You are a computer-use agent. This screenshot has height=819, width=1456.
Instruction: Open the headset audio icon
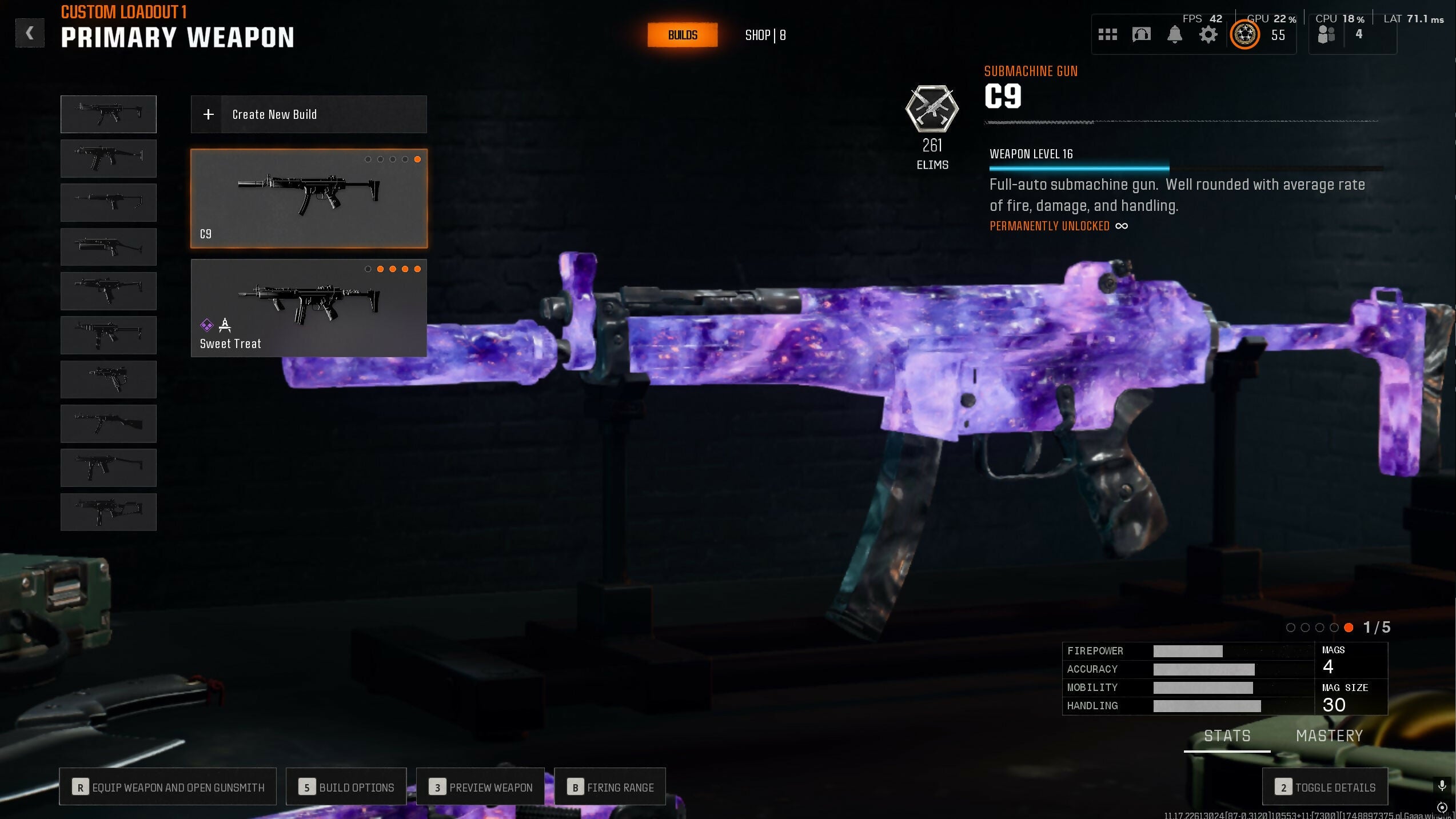click(x=1141, y=35)
